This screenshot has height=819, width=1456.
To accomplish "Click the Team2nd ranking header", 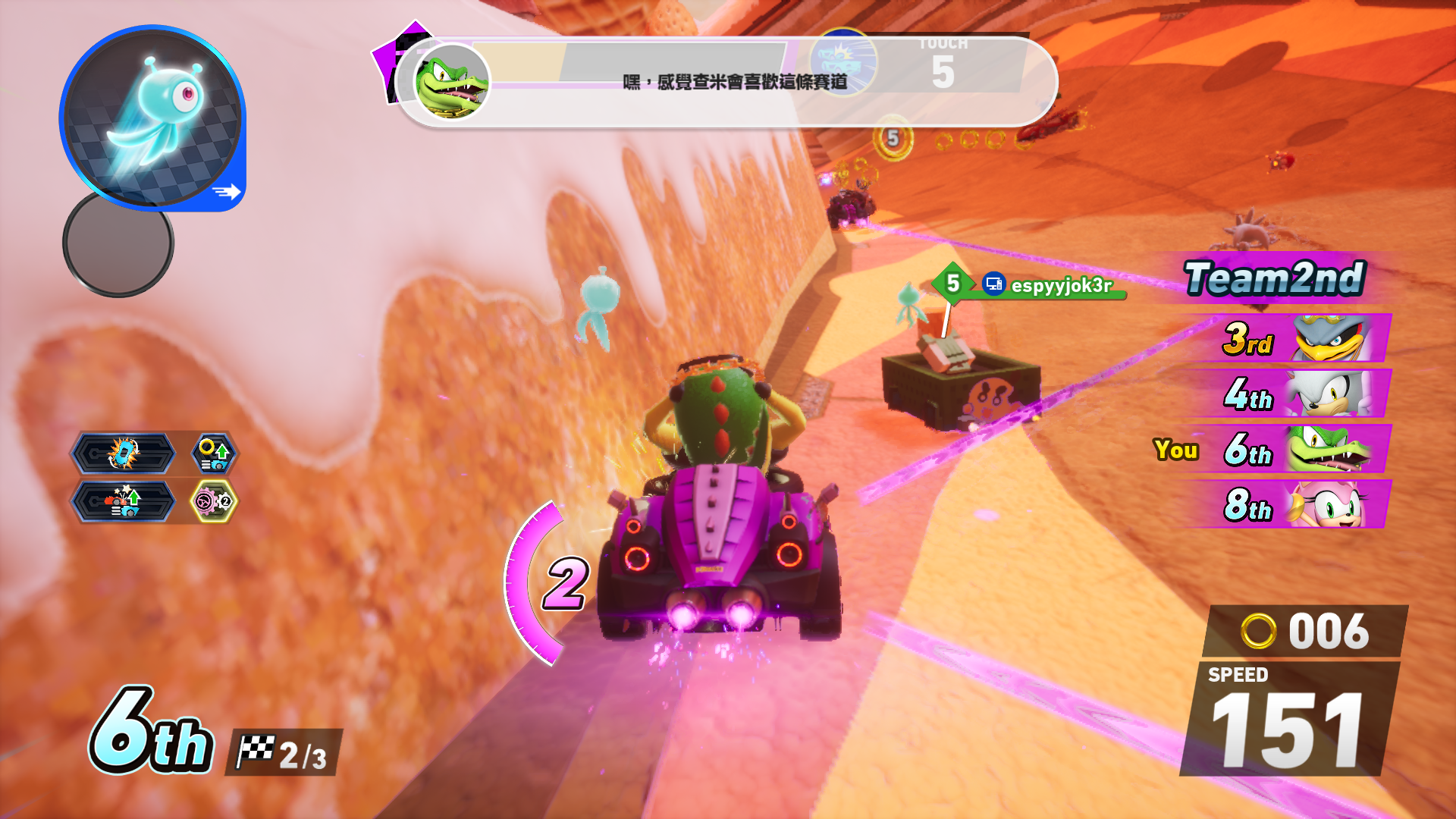I will tap(1274, 278).
